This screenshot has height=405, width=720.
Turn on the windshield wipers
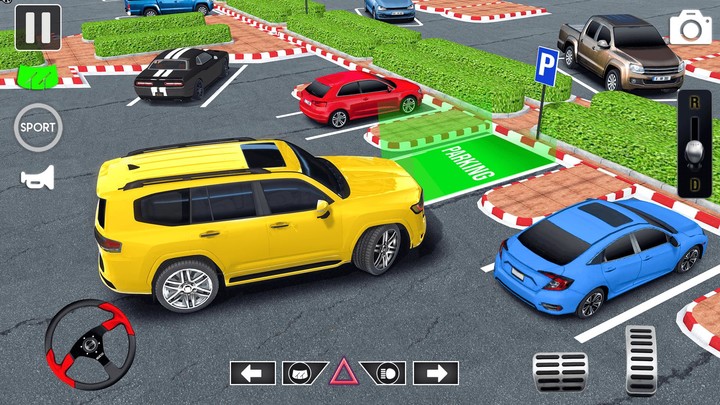[x=299, y=373]
